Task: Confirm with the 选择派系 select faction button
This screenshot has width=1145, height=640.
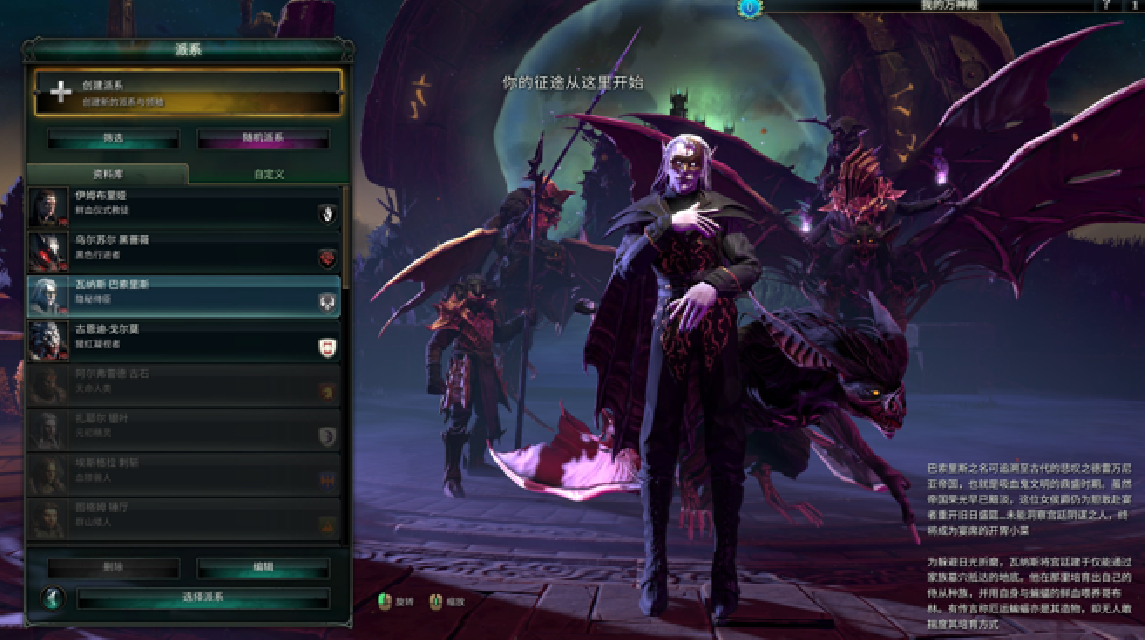Action: pyautogui.click(x=203, y=598)
